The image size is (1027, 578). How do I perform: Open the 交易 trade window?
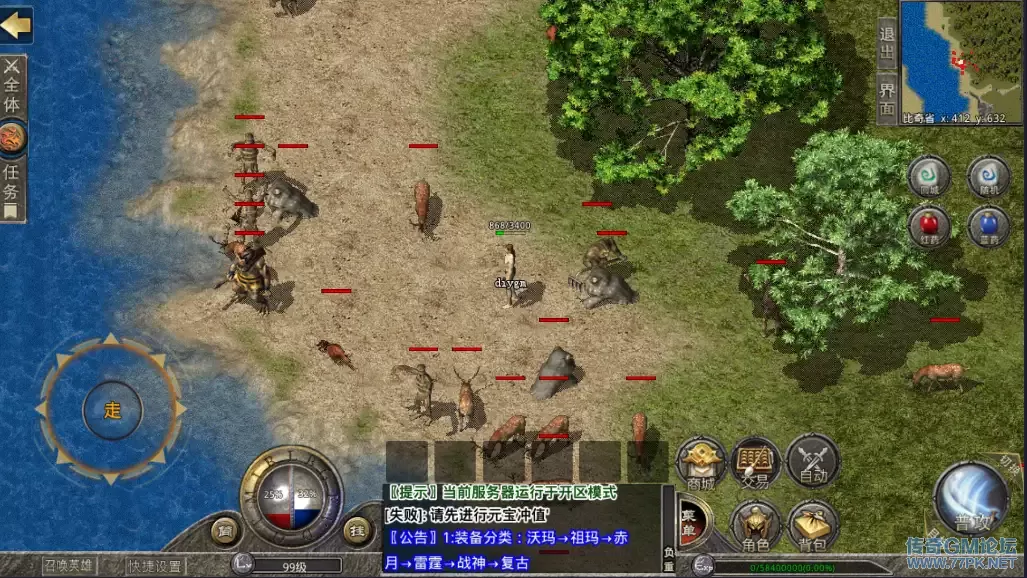756,463
